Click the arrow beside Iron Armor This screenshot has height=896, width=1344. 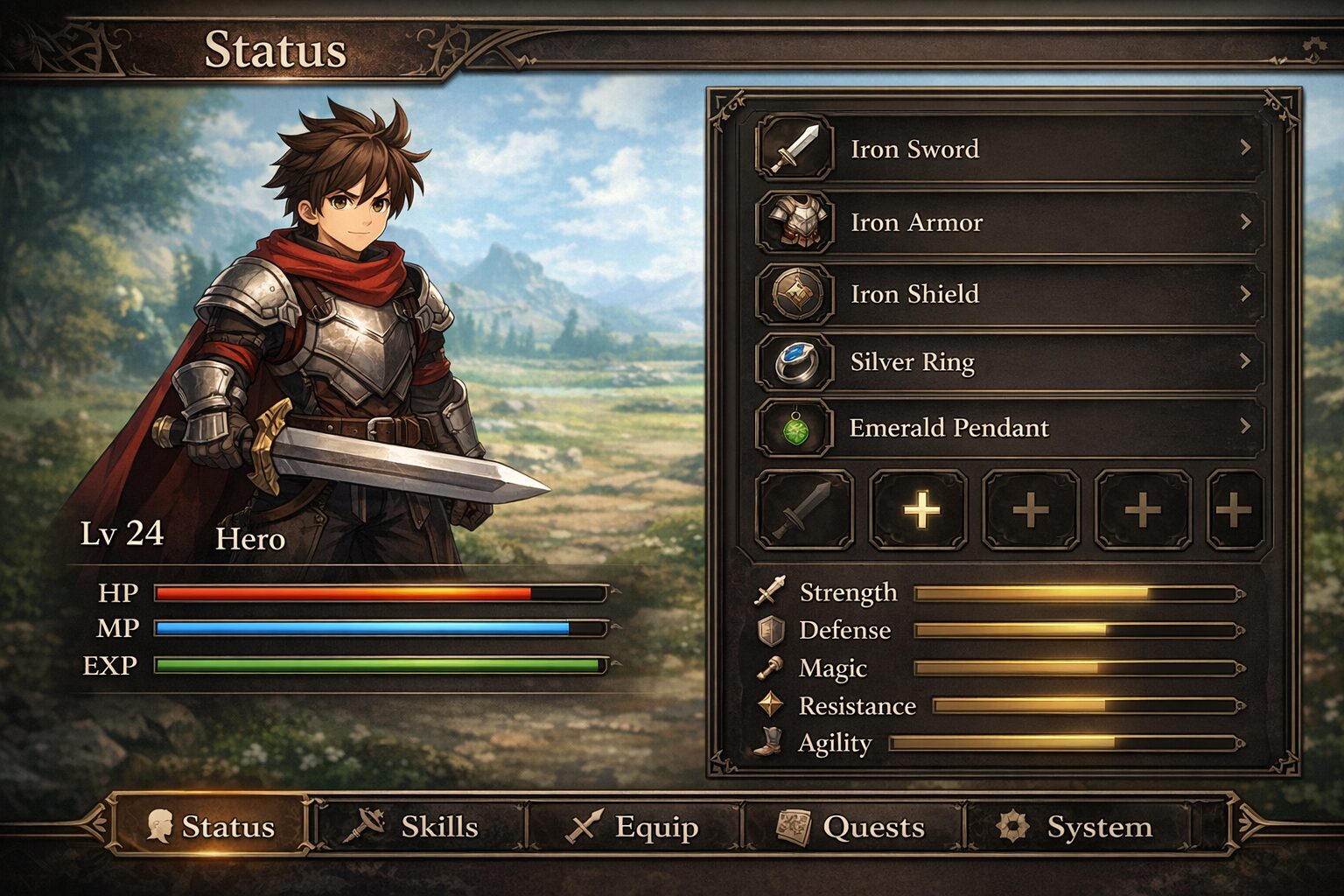(x=1245, y=222)
